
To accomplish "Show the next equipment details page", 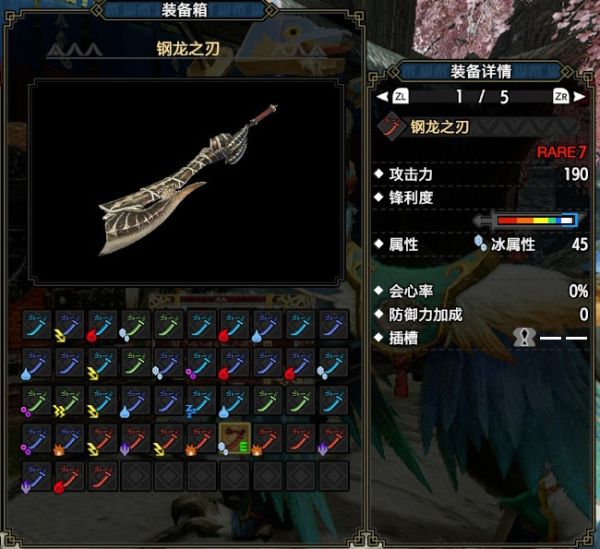I will [562, 97].
